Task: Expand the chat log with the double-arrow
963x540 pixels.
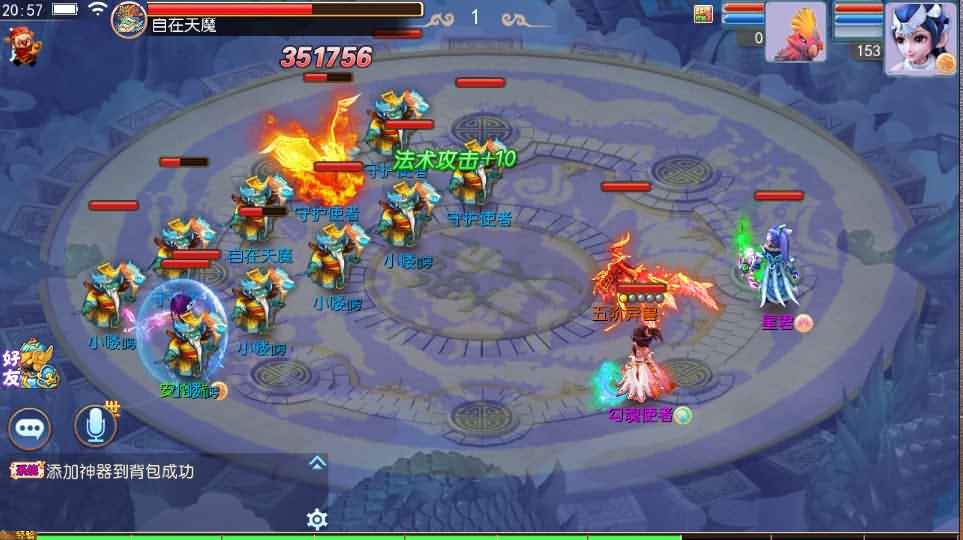Action: coord(317,462)
